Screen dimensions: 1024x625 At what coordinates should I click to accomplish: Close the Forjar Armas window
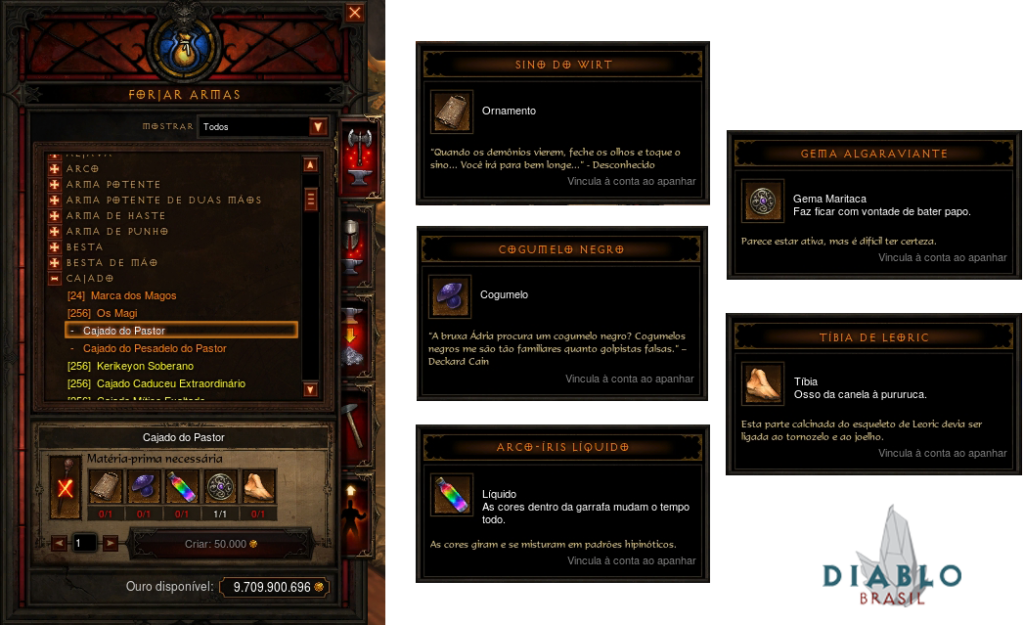(355, 13)
